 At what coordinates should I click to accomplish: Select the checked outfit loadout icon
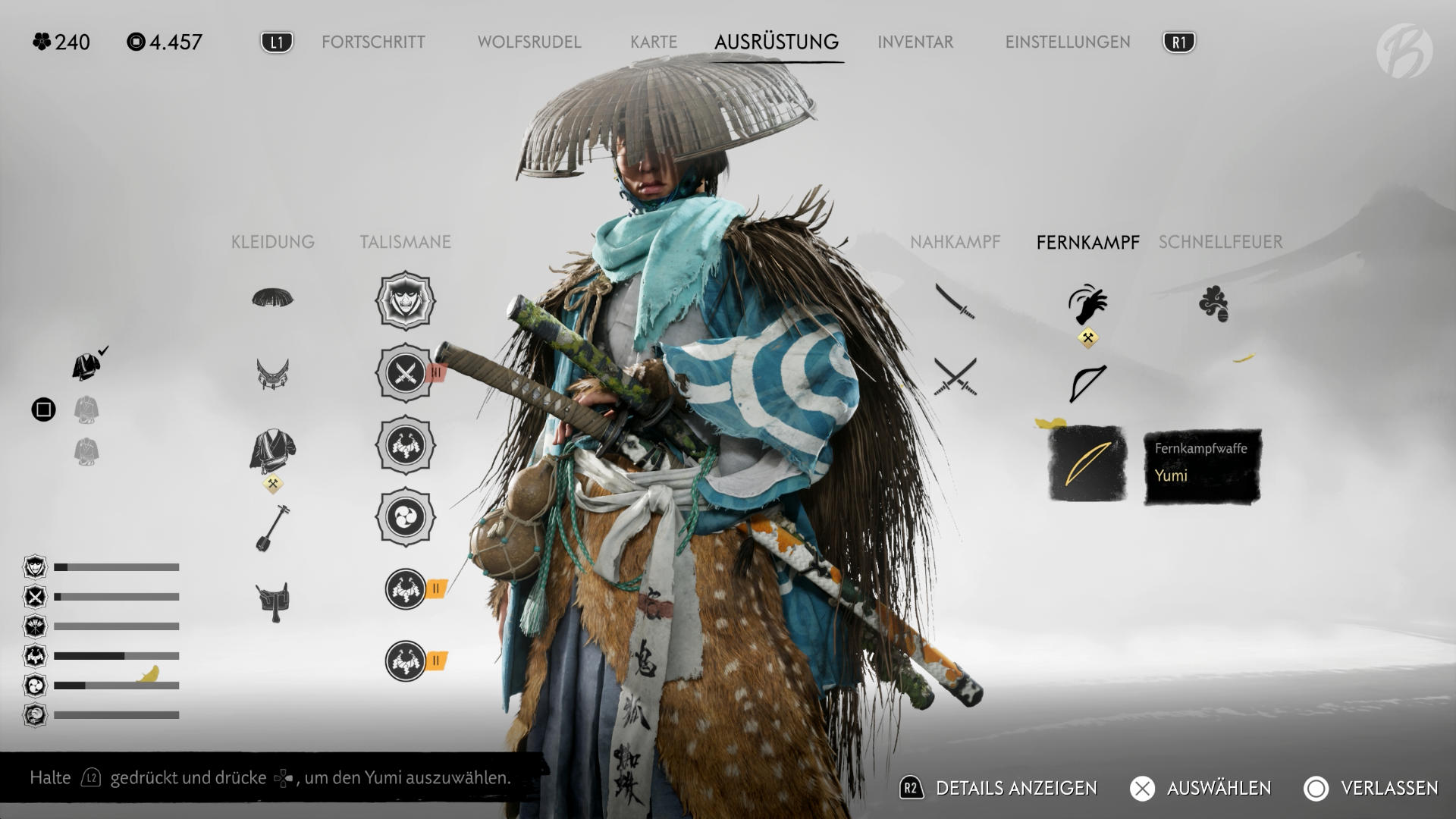[89, 366]
